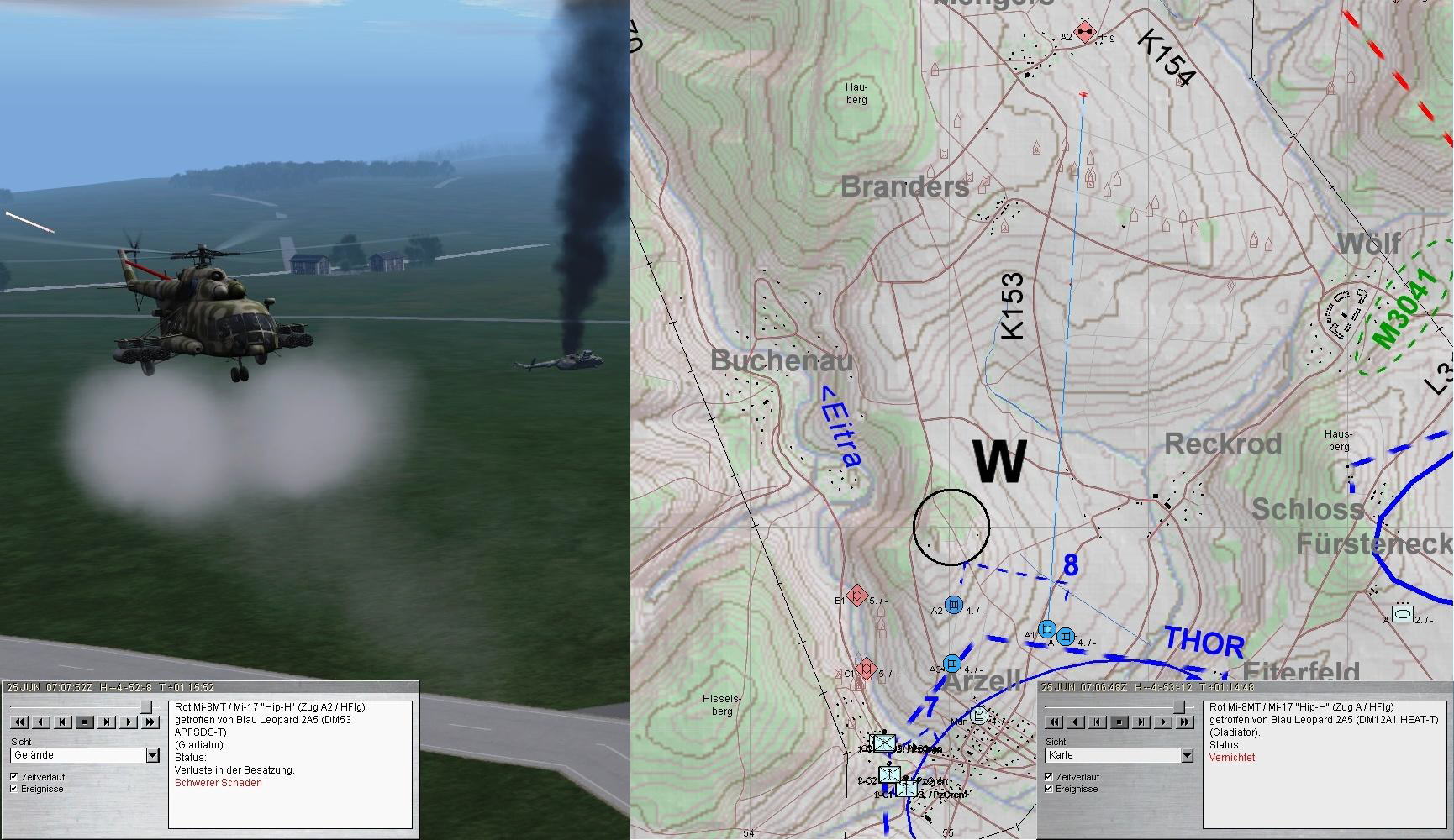Toggle Ereignisse checkbox in the Karte panel
This screenshot has height=840, width=1454.
(1049, 789)
